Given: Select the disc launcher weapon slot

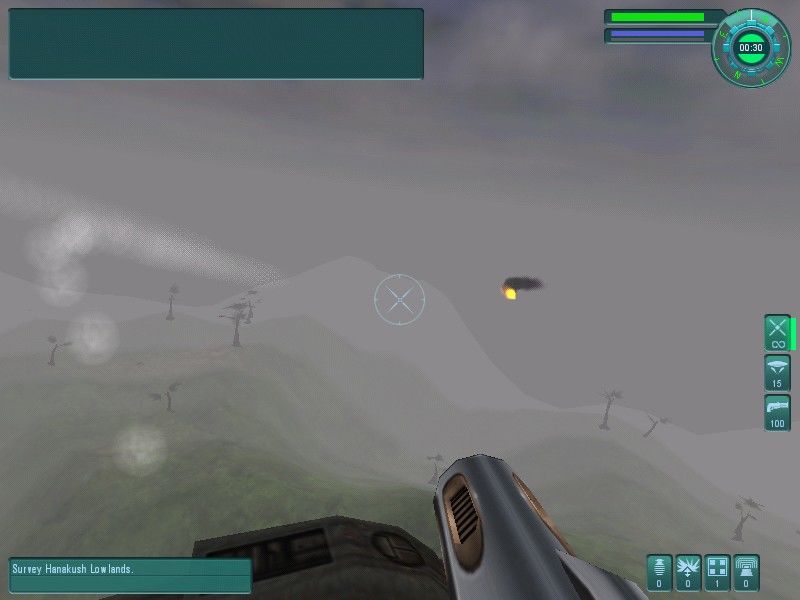Looking at the screenshot, I should point(777,372).
